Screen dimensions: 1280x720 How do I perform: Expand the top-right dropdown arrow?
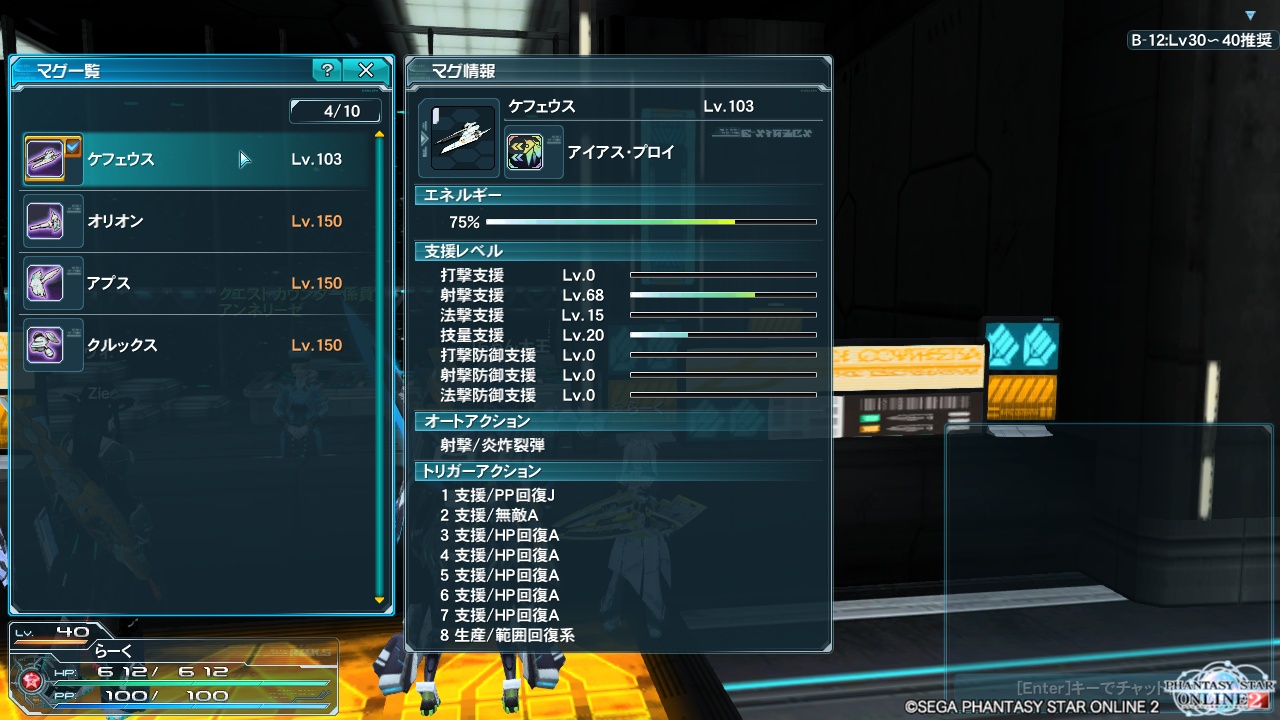(1250, 15)
